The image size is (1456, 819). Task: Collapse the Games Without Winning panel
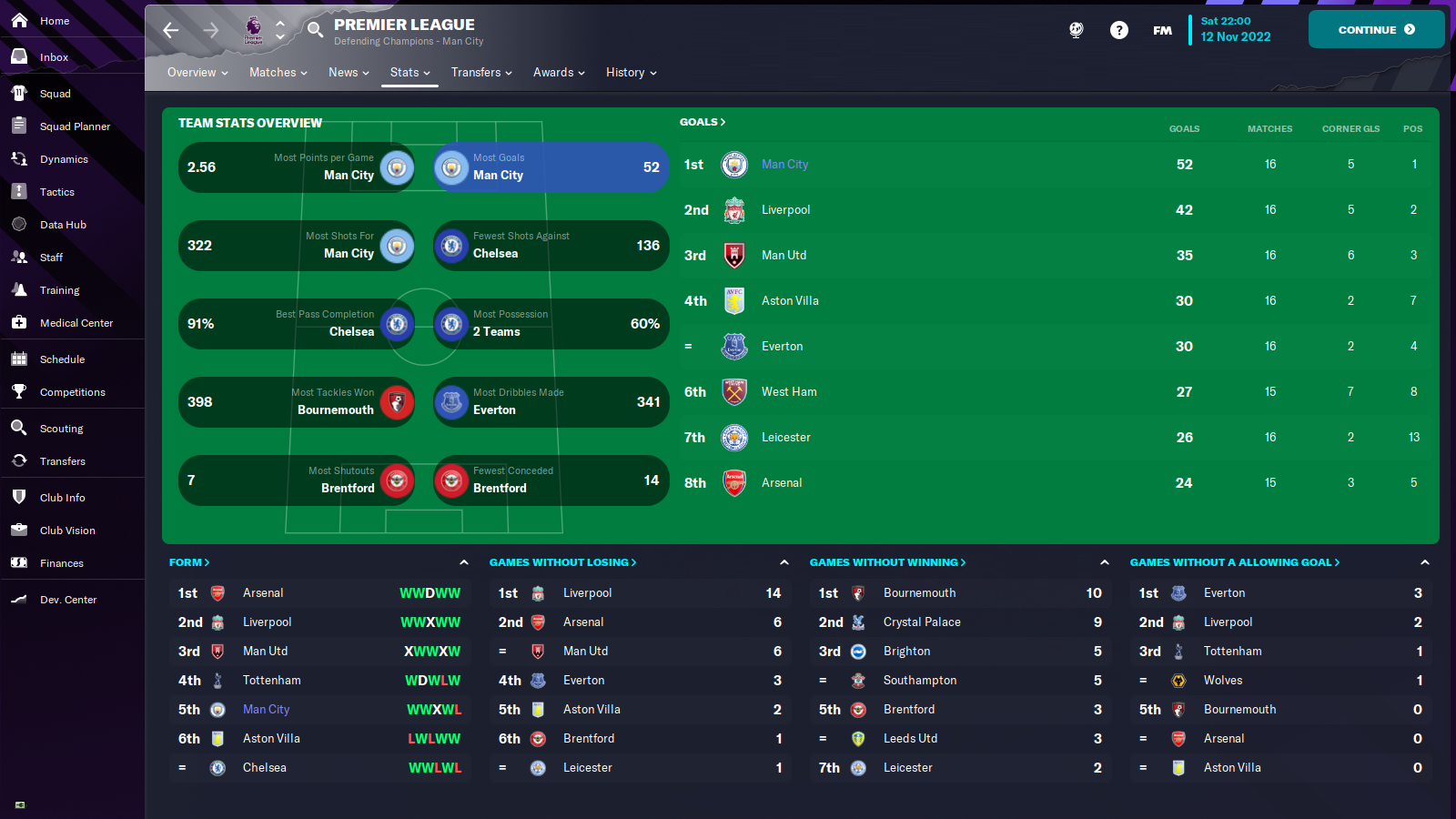pos(1104,561)
